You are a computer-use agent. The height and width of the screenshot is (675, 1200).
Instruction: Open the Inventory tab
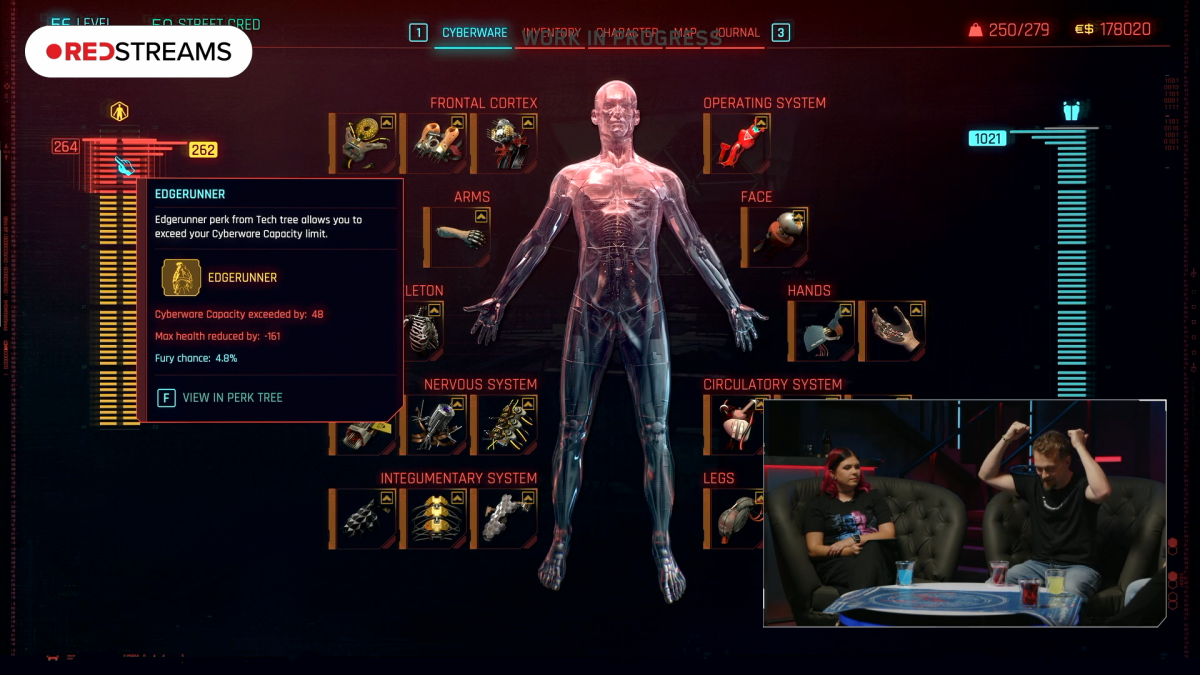pyautogui.click(x=551, y=33)
